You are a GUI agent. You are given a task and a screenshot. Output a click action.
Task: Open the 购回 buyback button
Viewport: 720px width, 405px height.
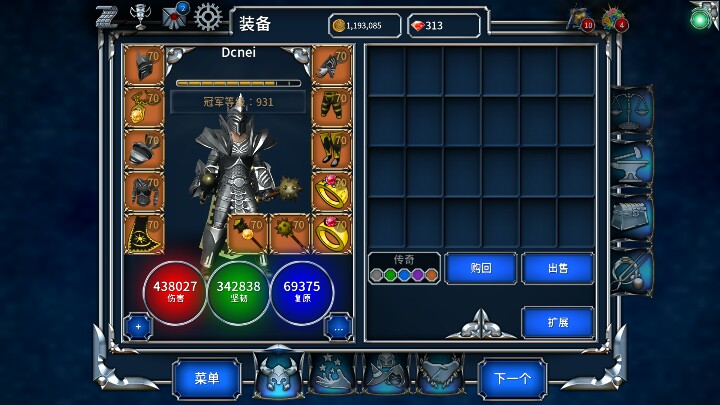coord(481,268)
